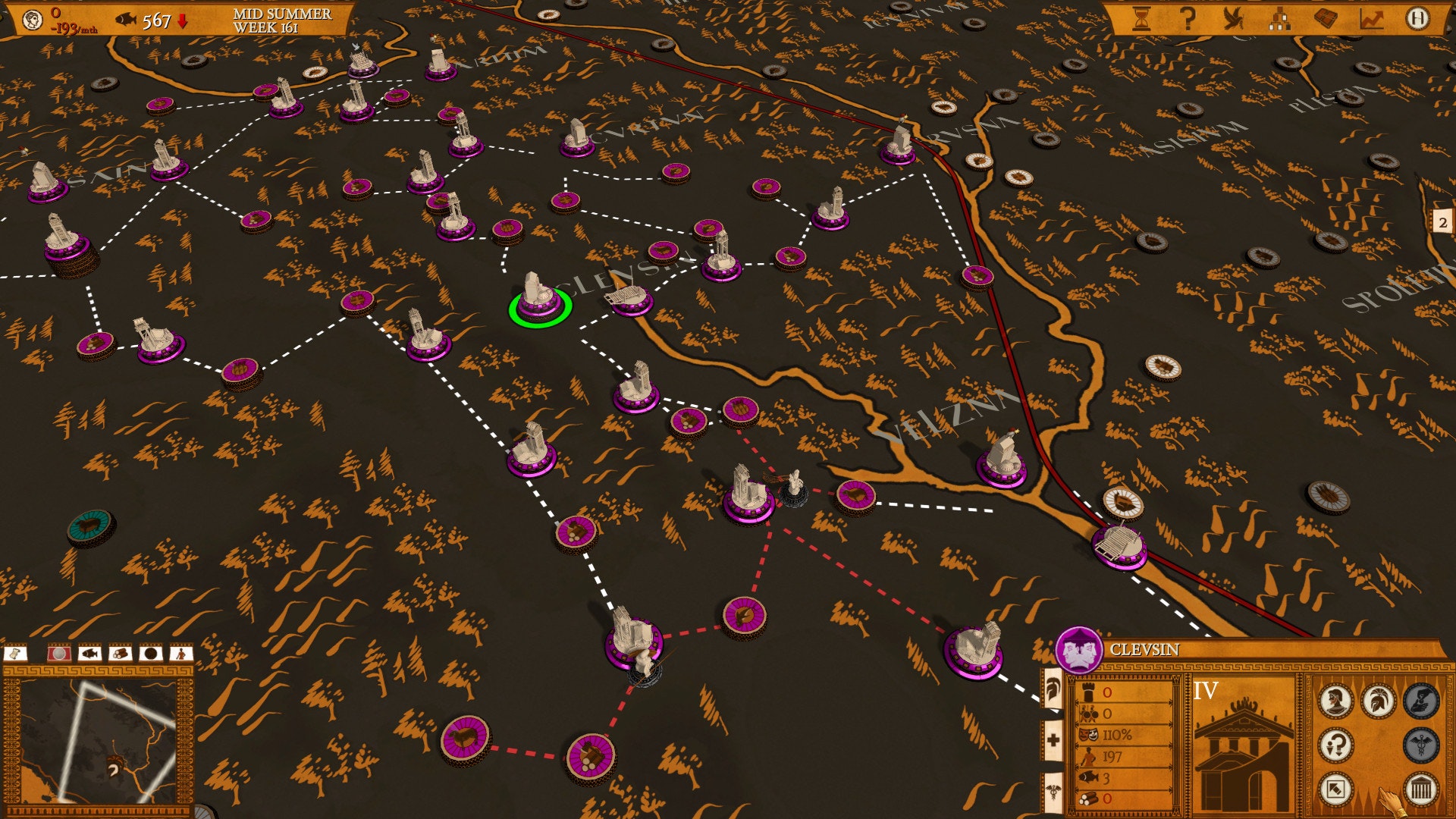Open the question mark help menu
1456x819 pixels.
(x=1188, y=19)
